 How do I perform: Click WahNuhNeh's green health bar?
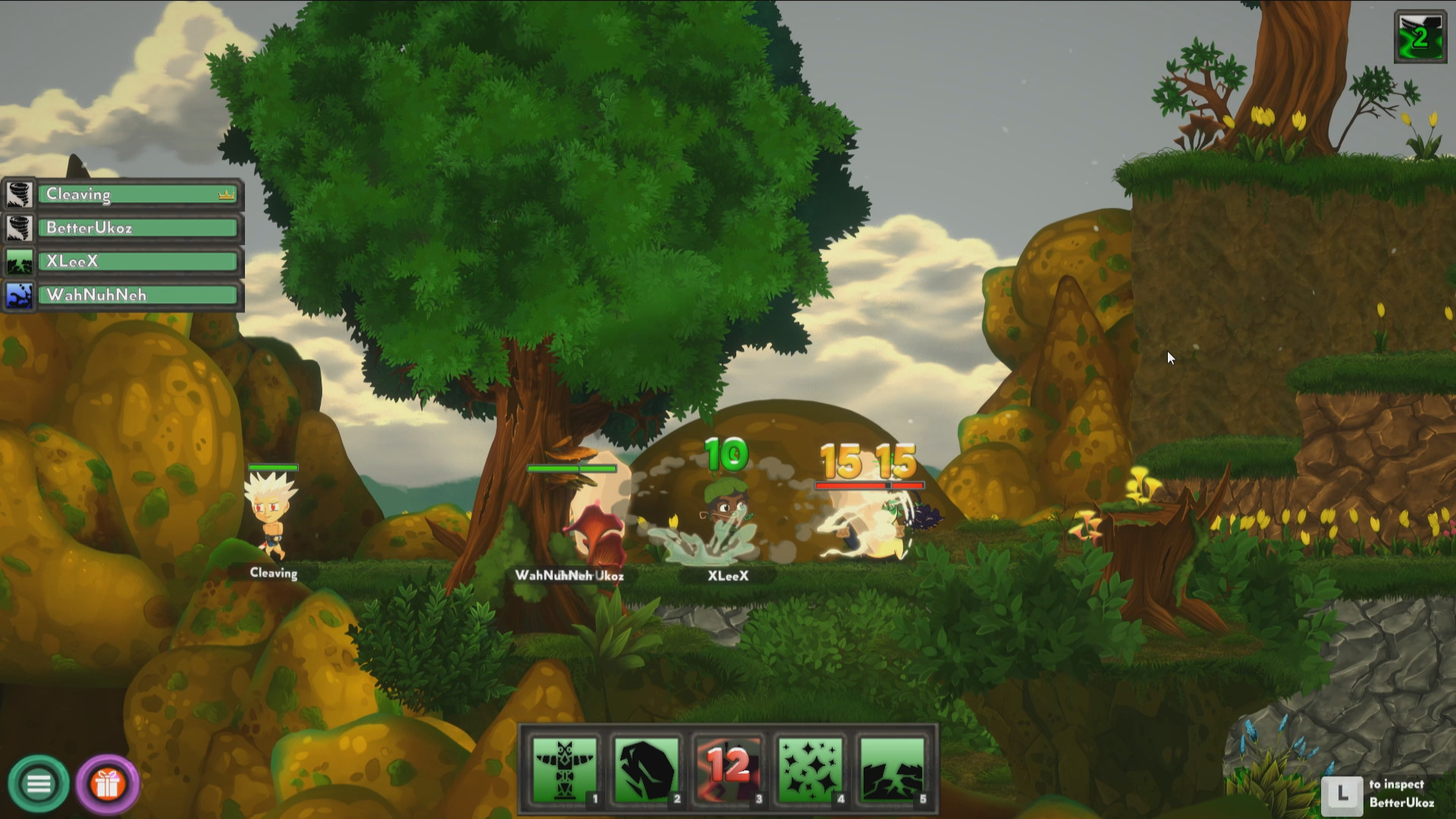573,469
